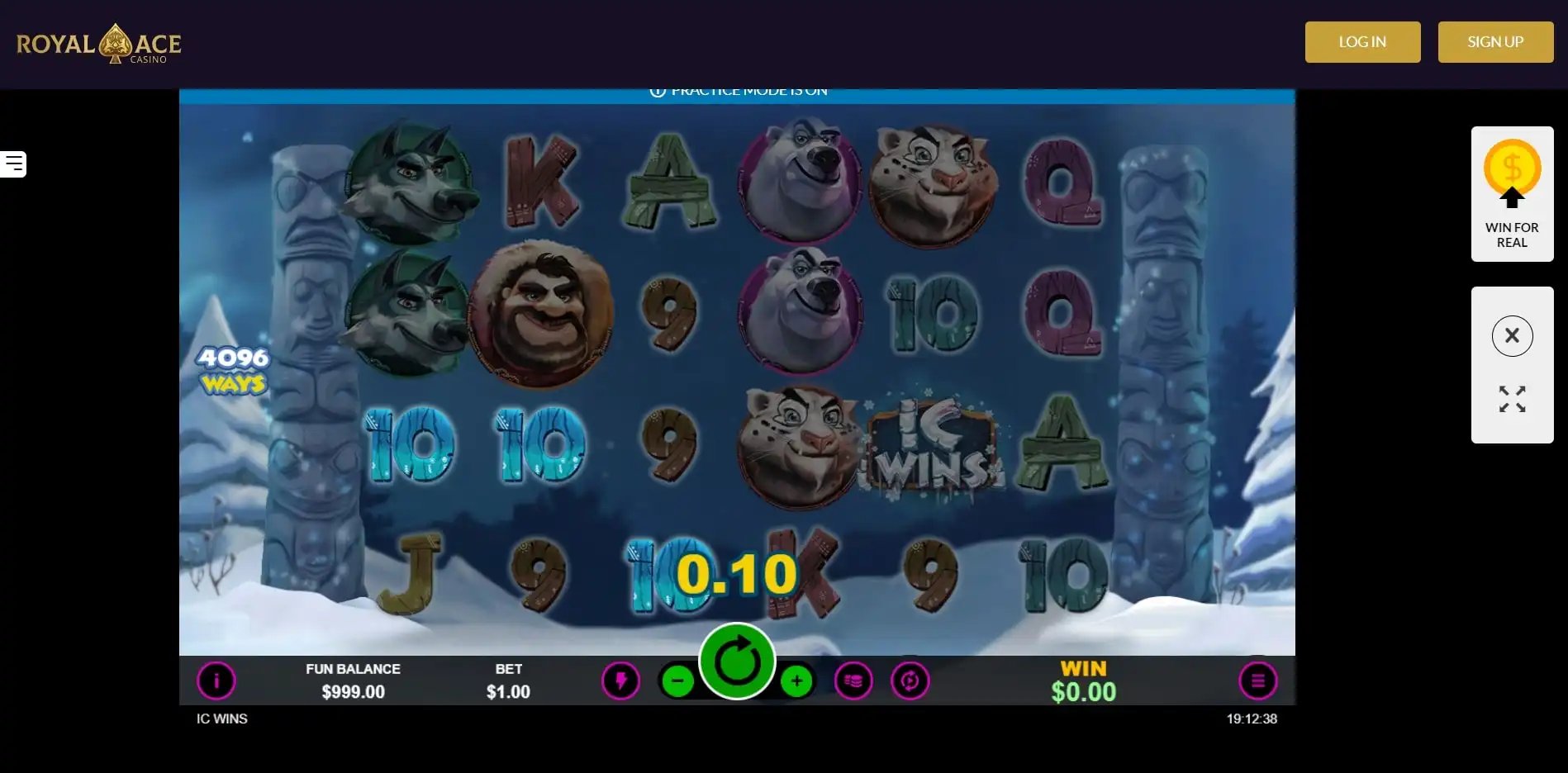Decrease the bet with the minus button
The image size is (1568, 773).
click(677, 681)
